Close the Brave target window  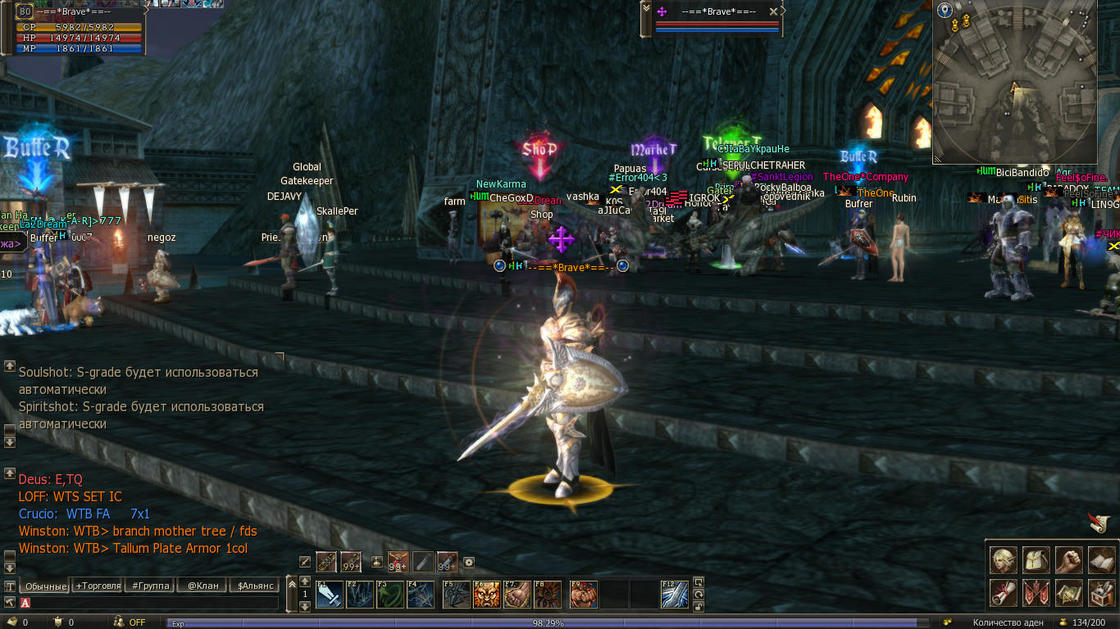[x=773, y=12]
